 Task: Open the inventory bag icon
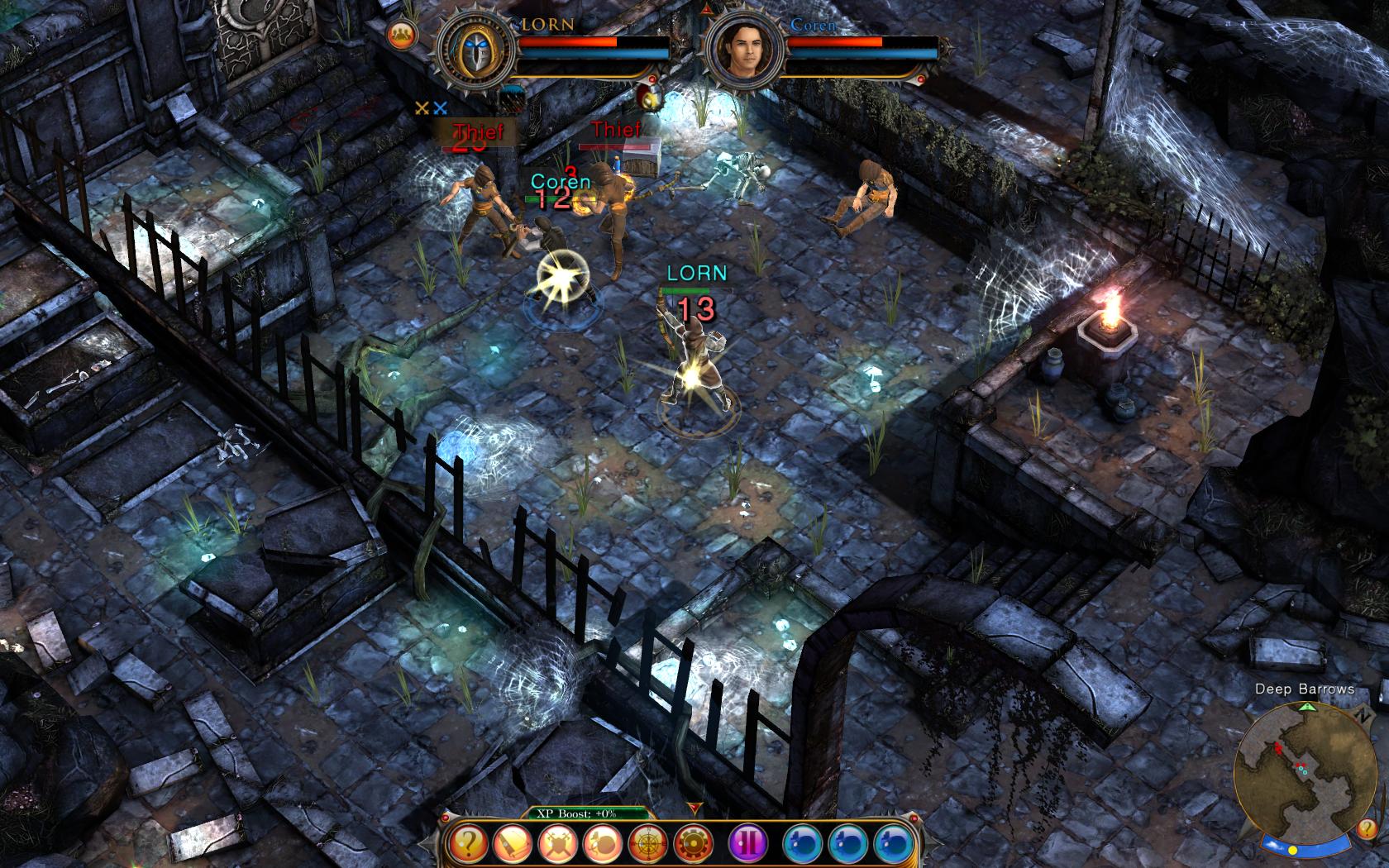tap(604, 844)
